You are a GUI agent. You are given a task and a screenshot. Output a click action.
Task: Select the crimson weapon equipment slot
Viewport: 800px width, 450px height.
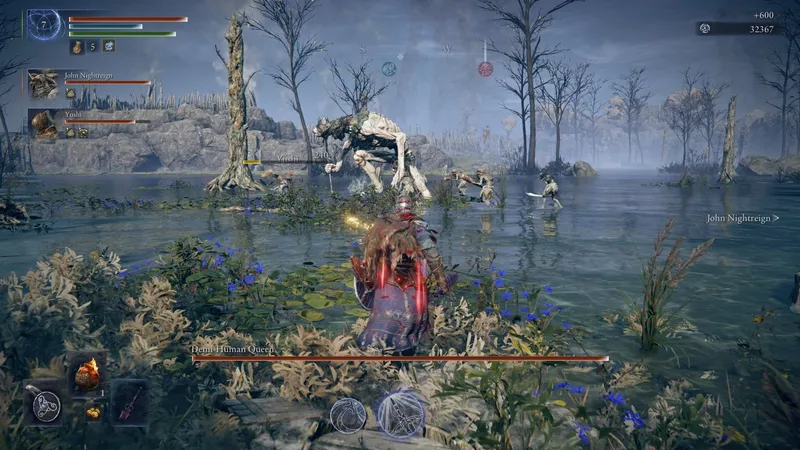click(x=130, y=402)
